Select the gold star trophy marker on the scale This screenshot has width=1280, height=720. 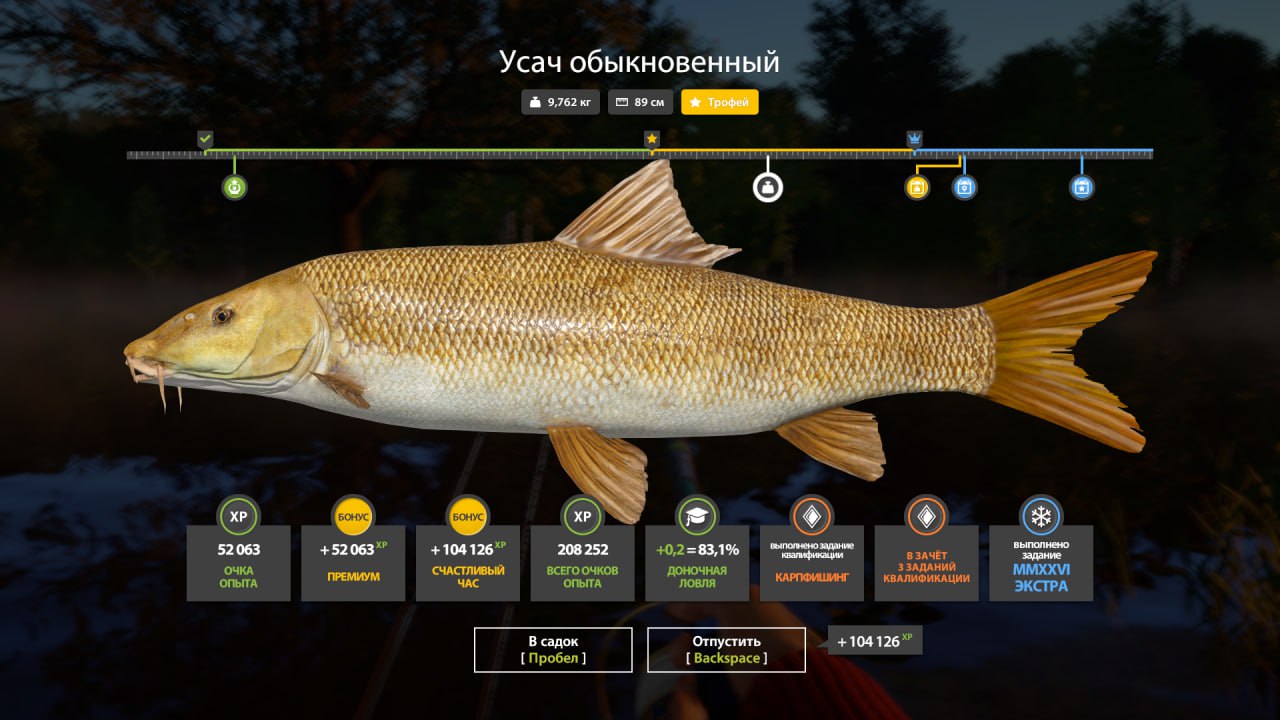(x=652, y=139)
